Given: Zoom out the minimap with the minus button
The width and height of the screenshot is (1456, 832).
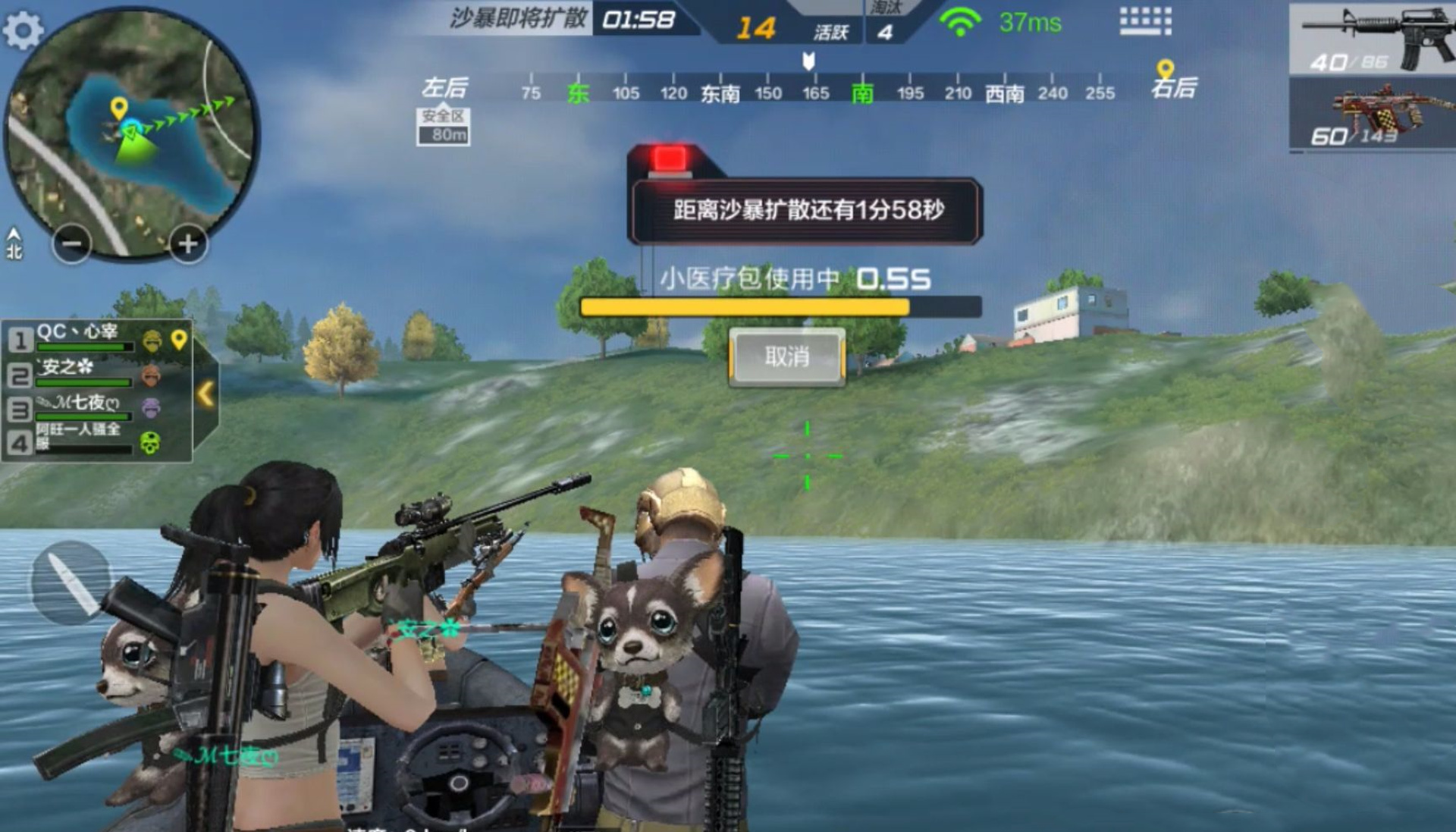Looking at the screenshot, I should pos(72,245).
